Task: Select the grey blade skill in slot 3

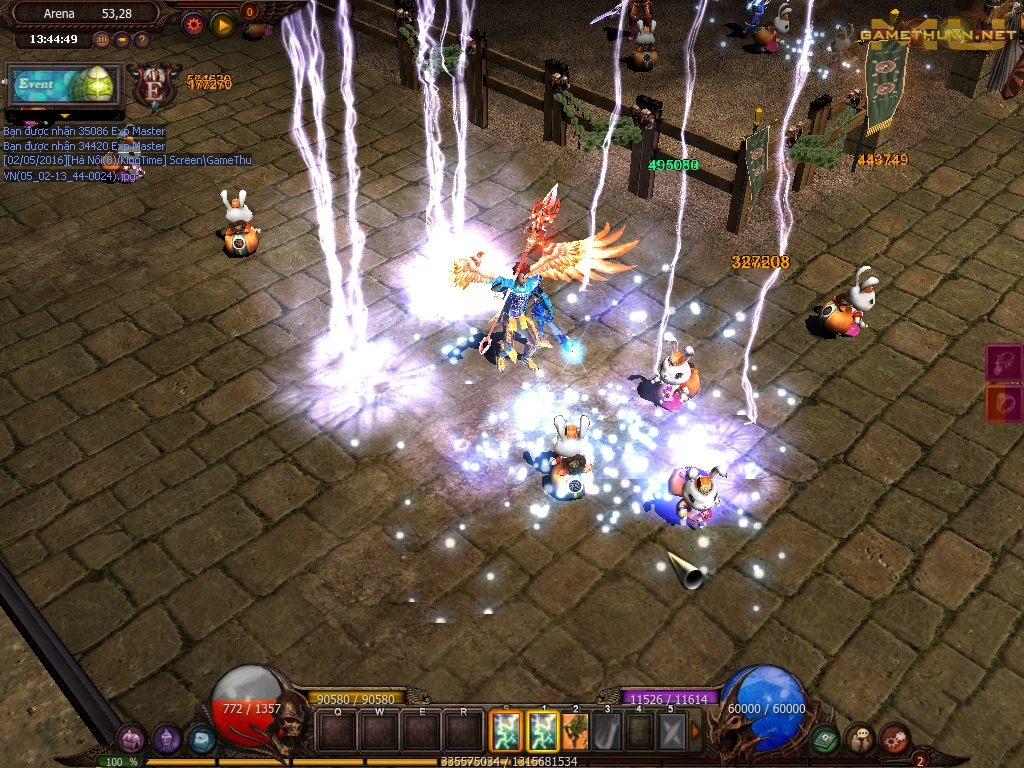Action: click(x=608, y=731)
